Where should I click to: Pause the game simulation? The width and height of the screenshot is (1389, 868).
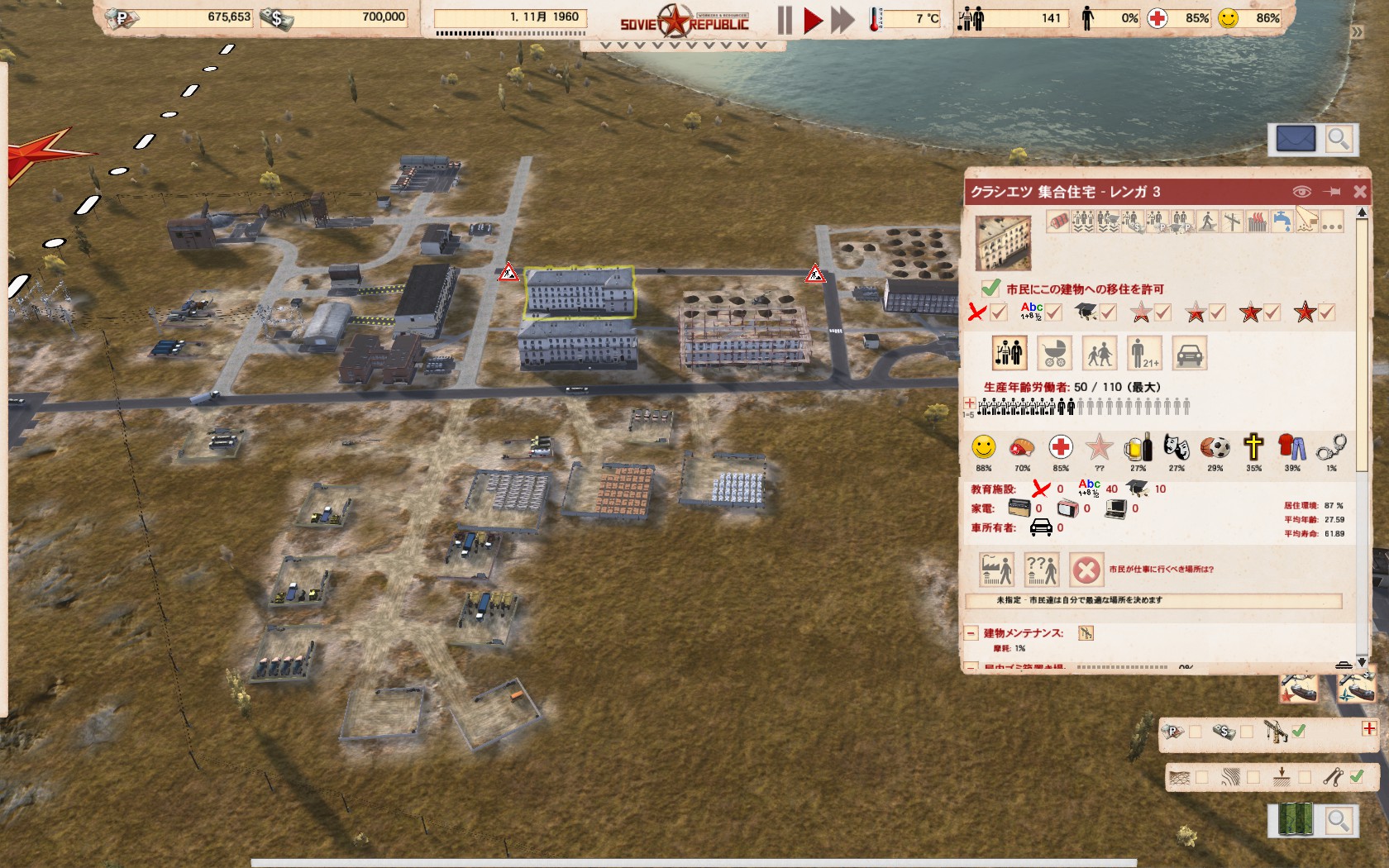click(785, 20)
